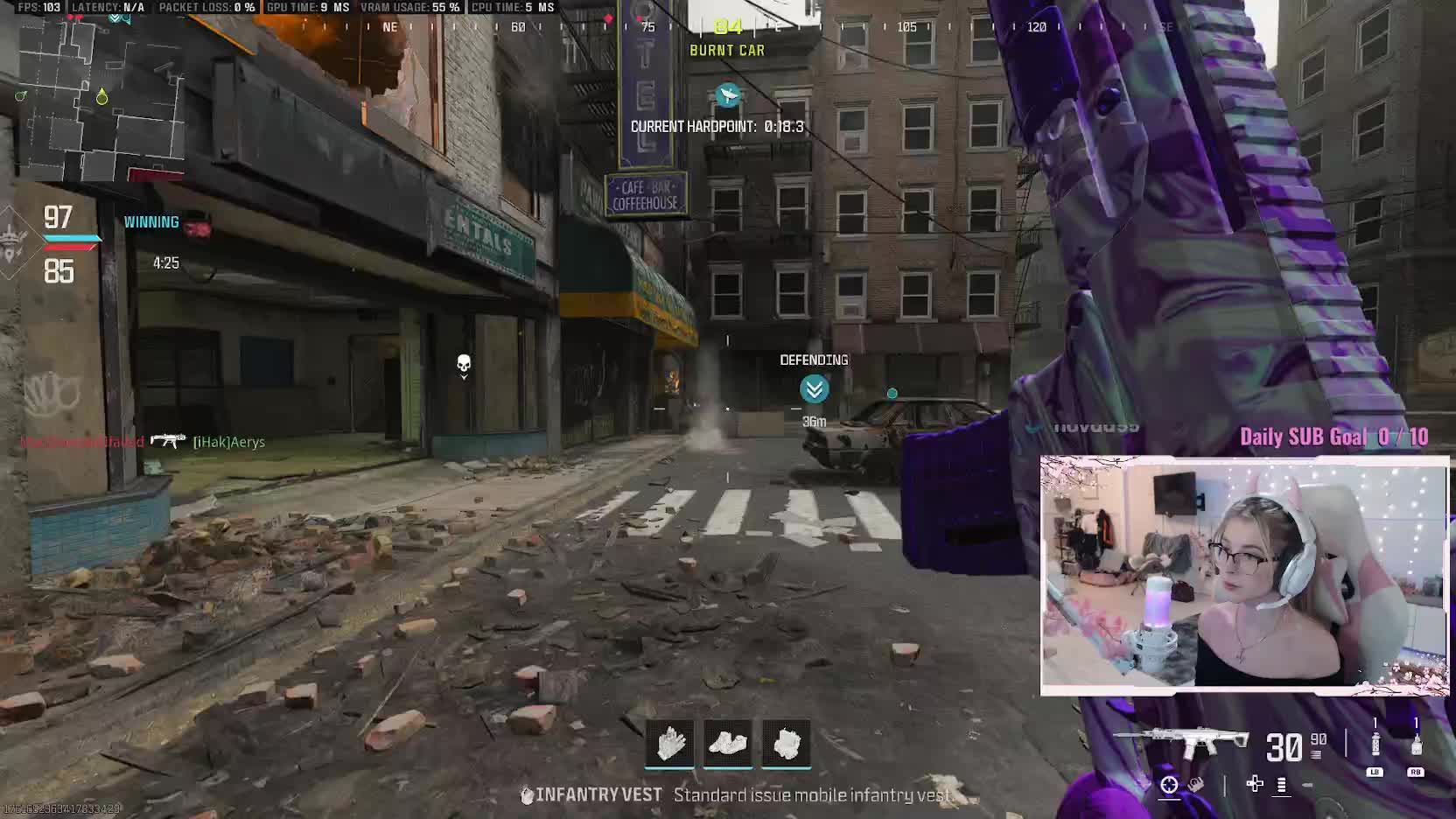
Task: Click the Infantry Vest icon
Action: pyautogui.click(x=527, y=795)
